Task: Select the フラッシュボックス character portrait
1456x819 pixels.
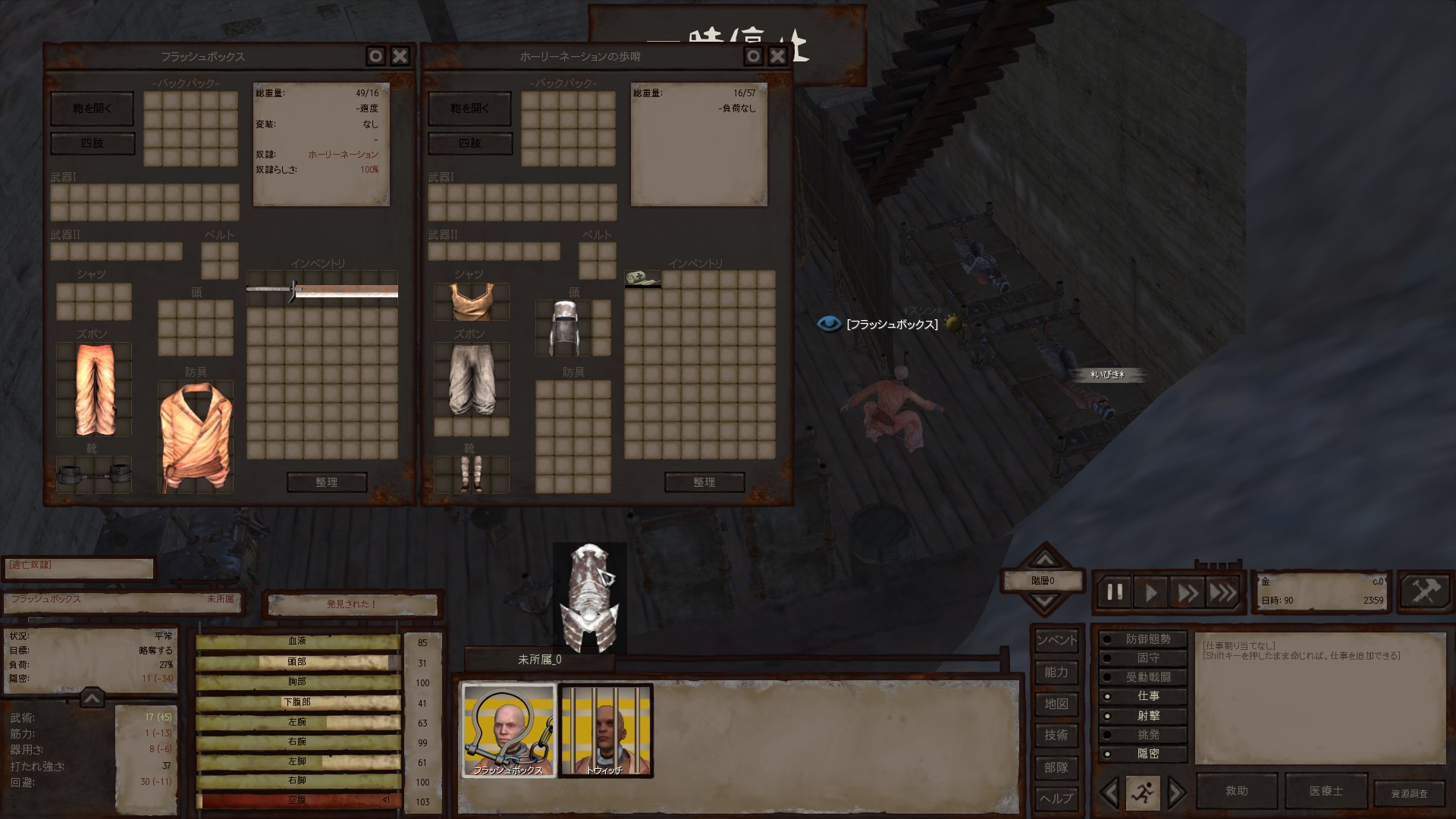Action: [509, 730]
